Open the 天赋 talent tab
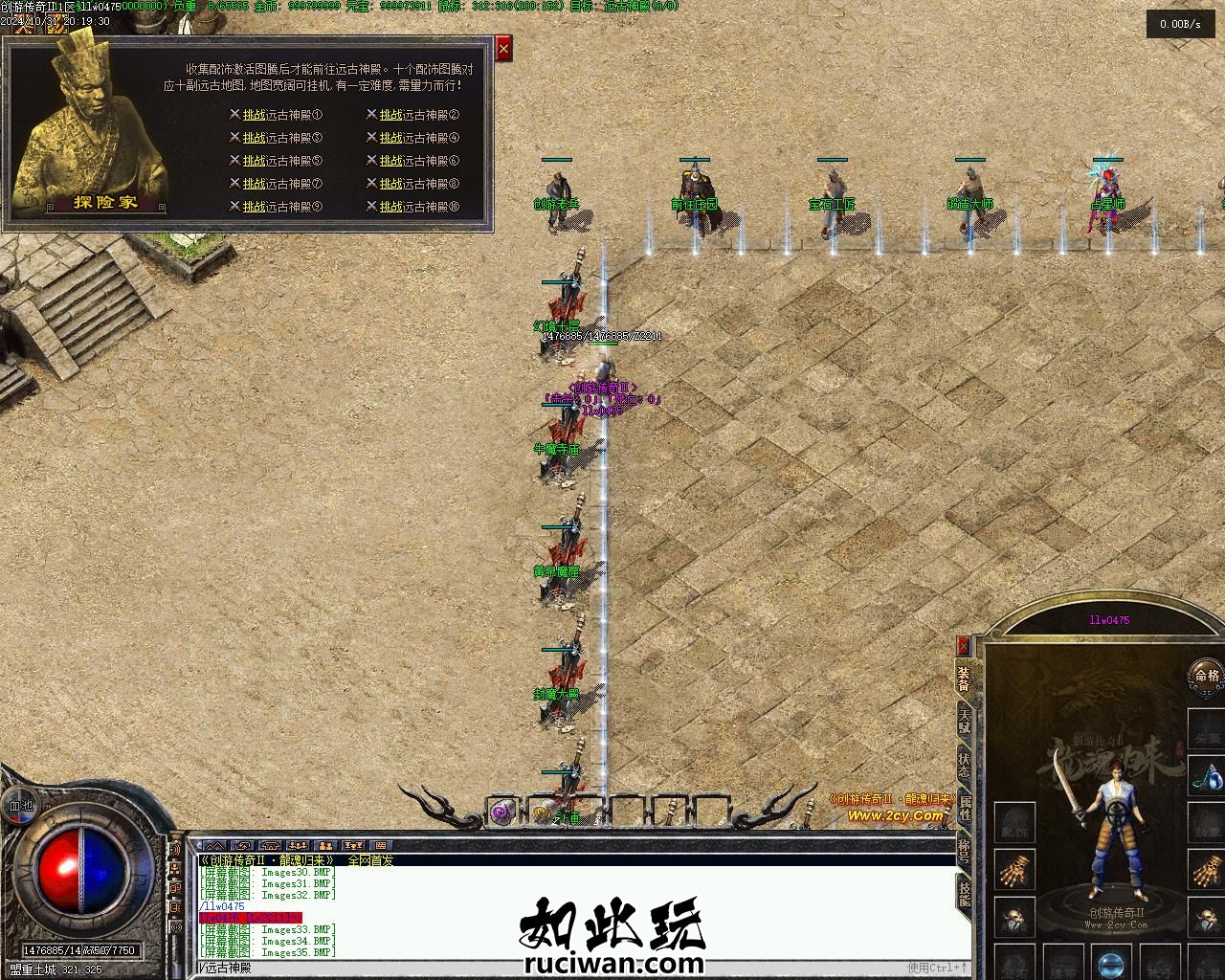 tap(964, 723)
